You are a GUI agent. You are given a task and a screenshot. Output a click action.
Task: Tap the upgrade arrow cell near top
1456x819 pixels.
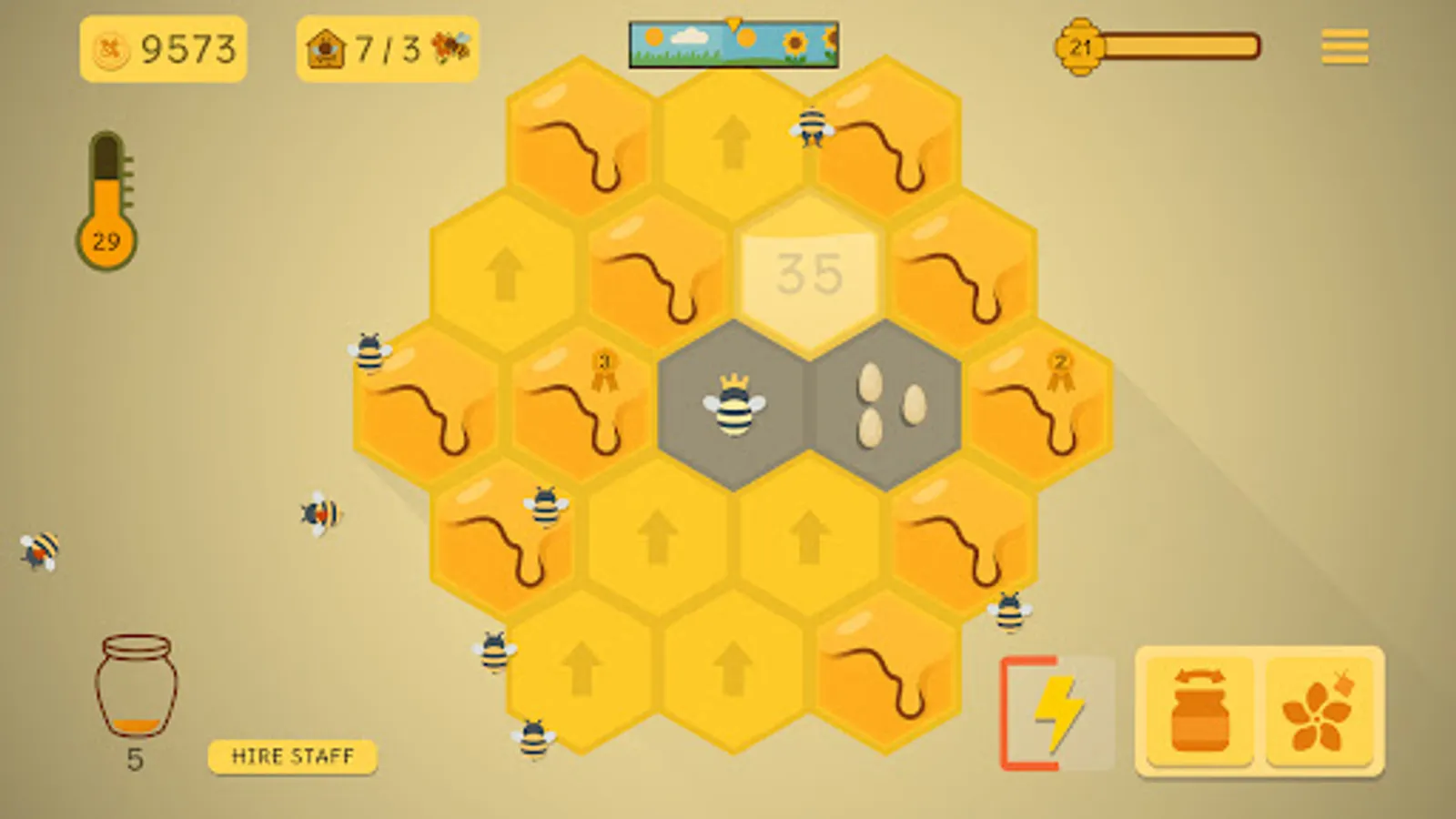pyautogui.click(x=733, y=141)
